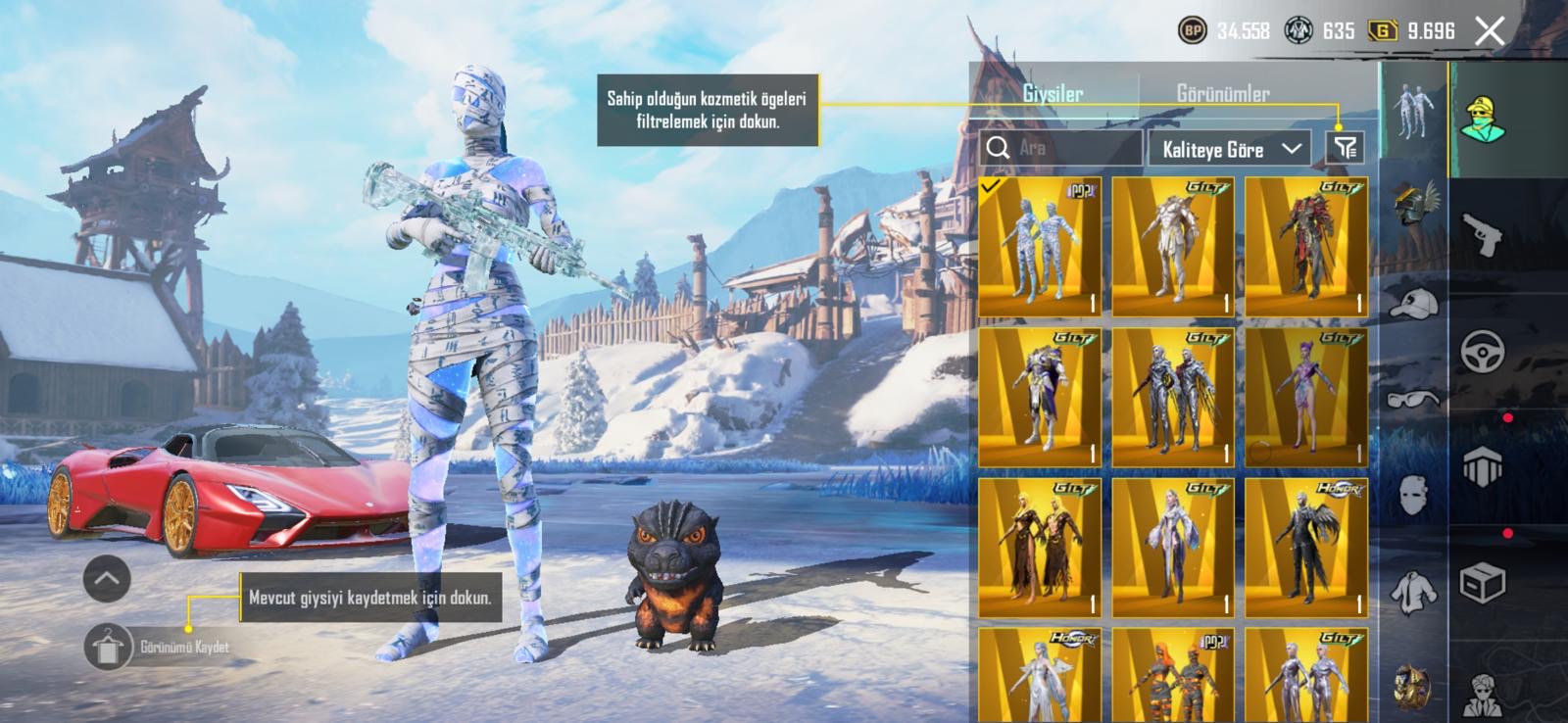Select the purple-haired pink dress outfit
1568x723 pixels.
[x=1305, y=397]
